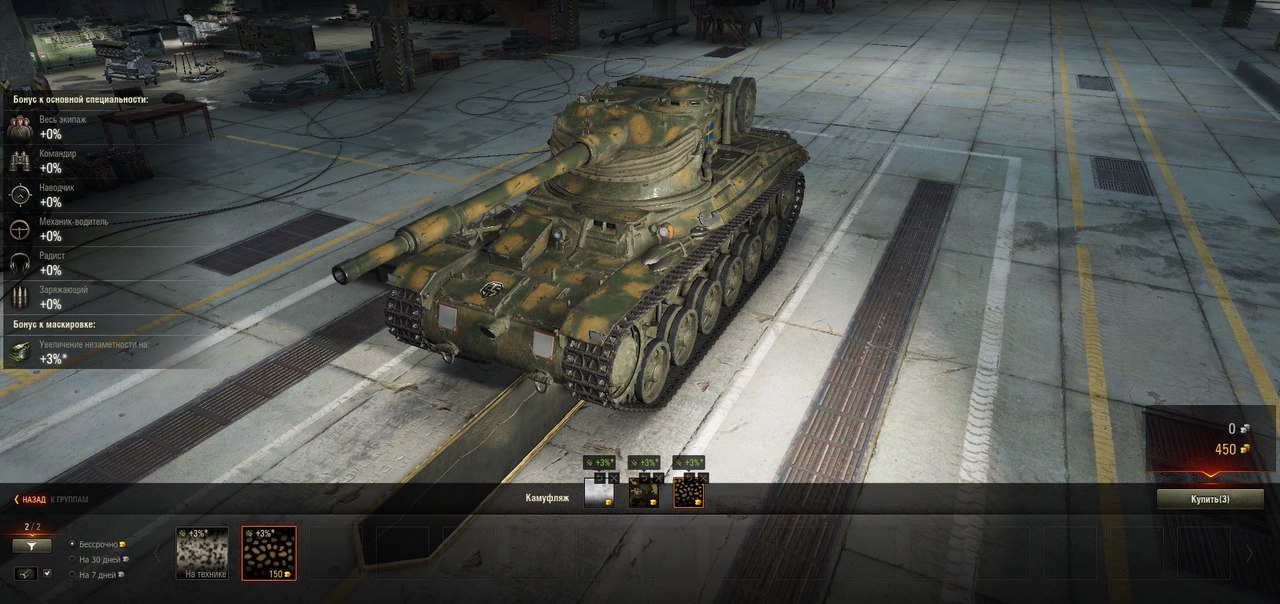Remove the desert camouflage with its X

tap(702, 478)
